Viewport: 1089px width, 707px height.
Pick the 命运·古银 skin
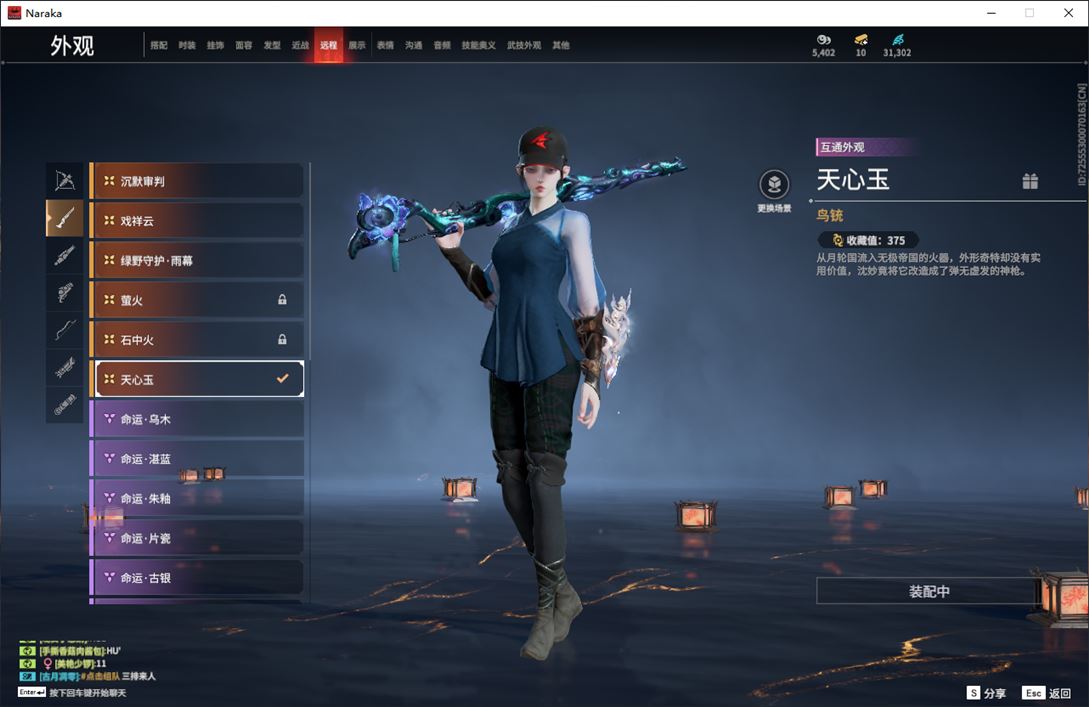[x=197, y=578]
